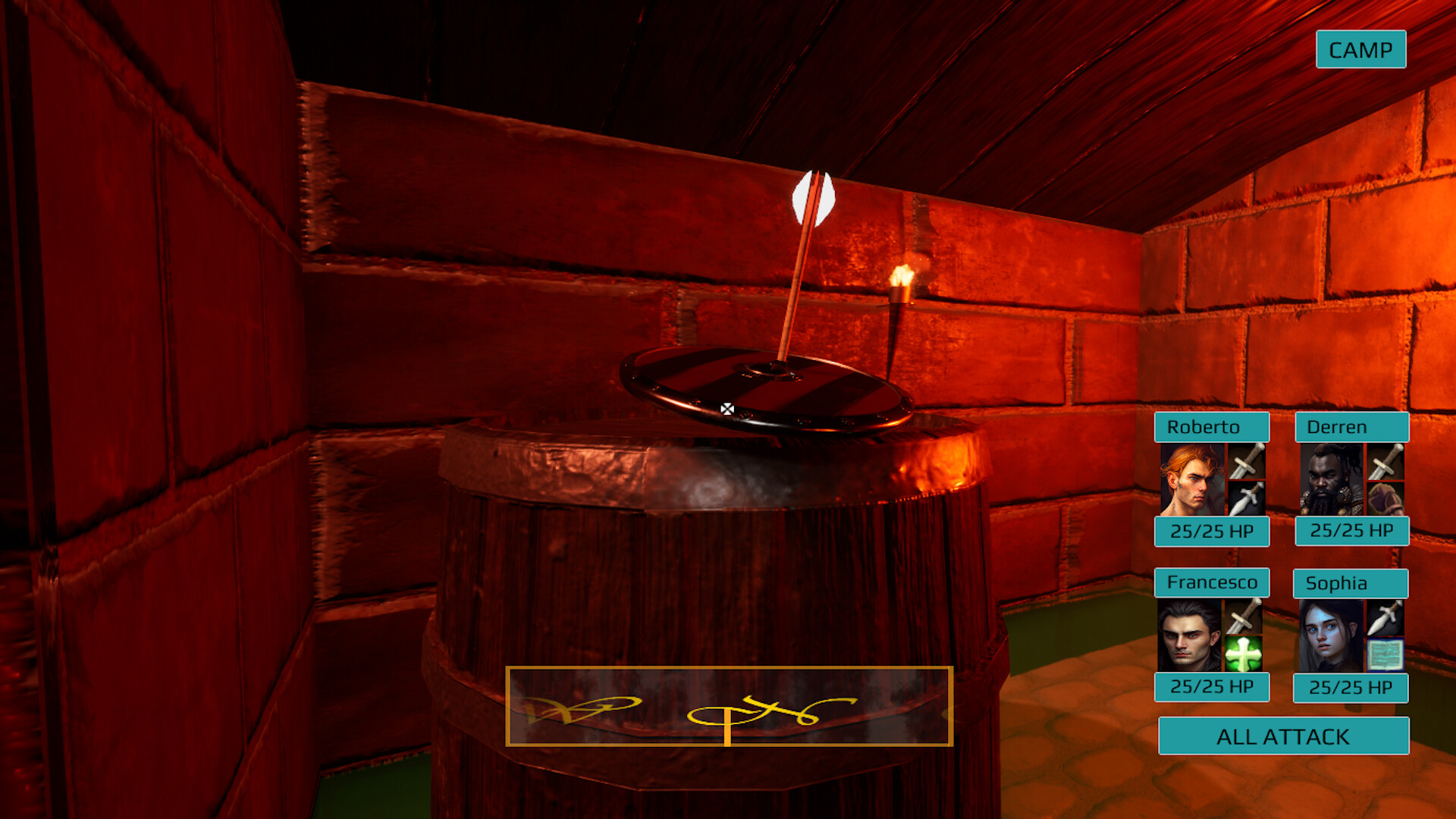Screen dimensions: 1456x819
Task: Click Derren's 25/25 HP bar
Action: coord(1352,531)
